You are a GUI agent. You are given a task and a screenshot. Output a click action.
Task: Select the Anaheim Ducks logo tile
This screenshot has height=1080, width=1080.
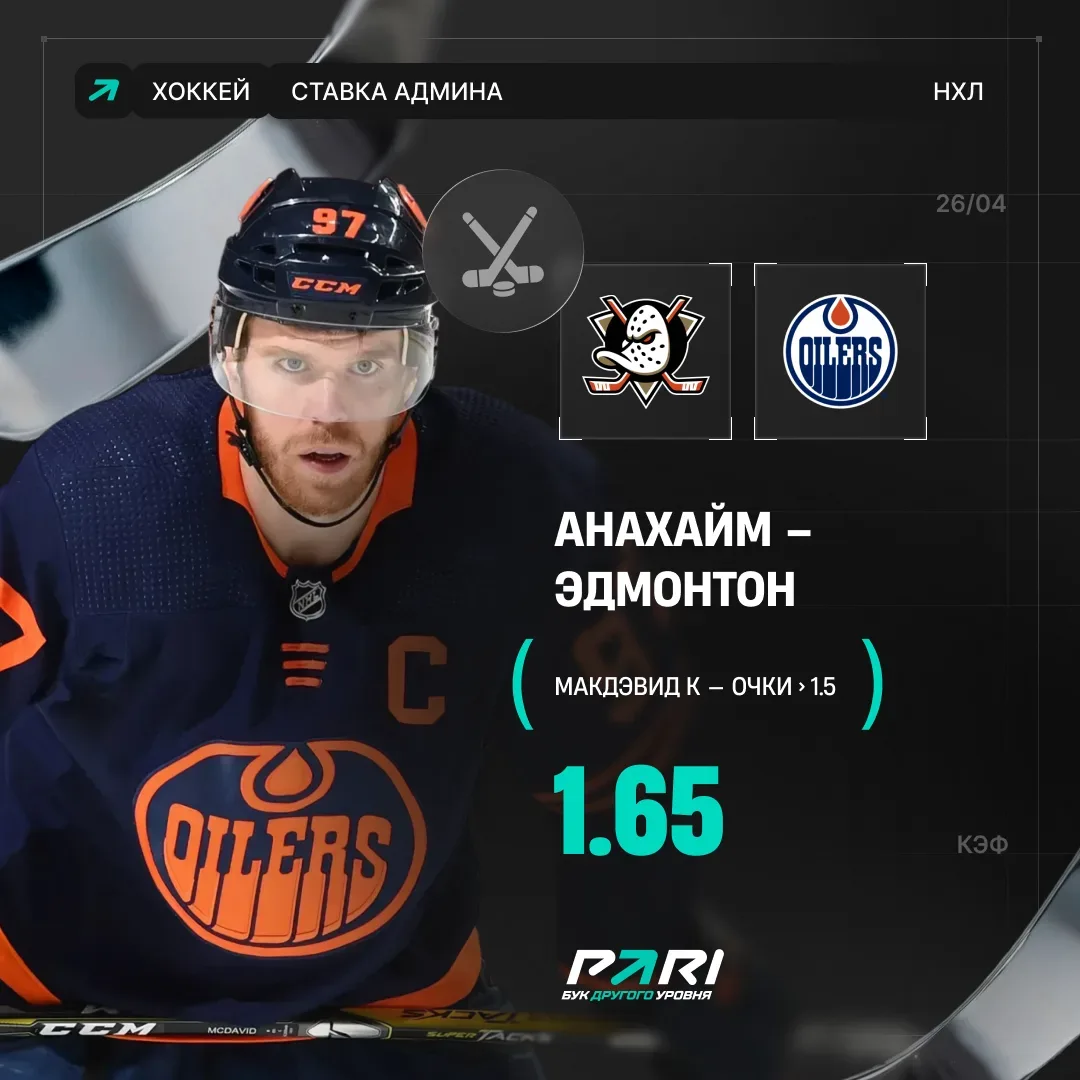point(645,351)
